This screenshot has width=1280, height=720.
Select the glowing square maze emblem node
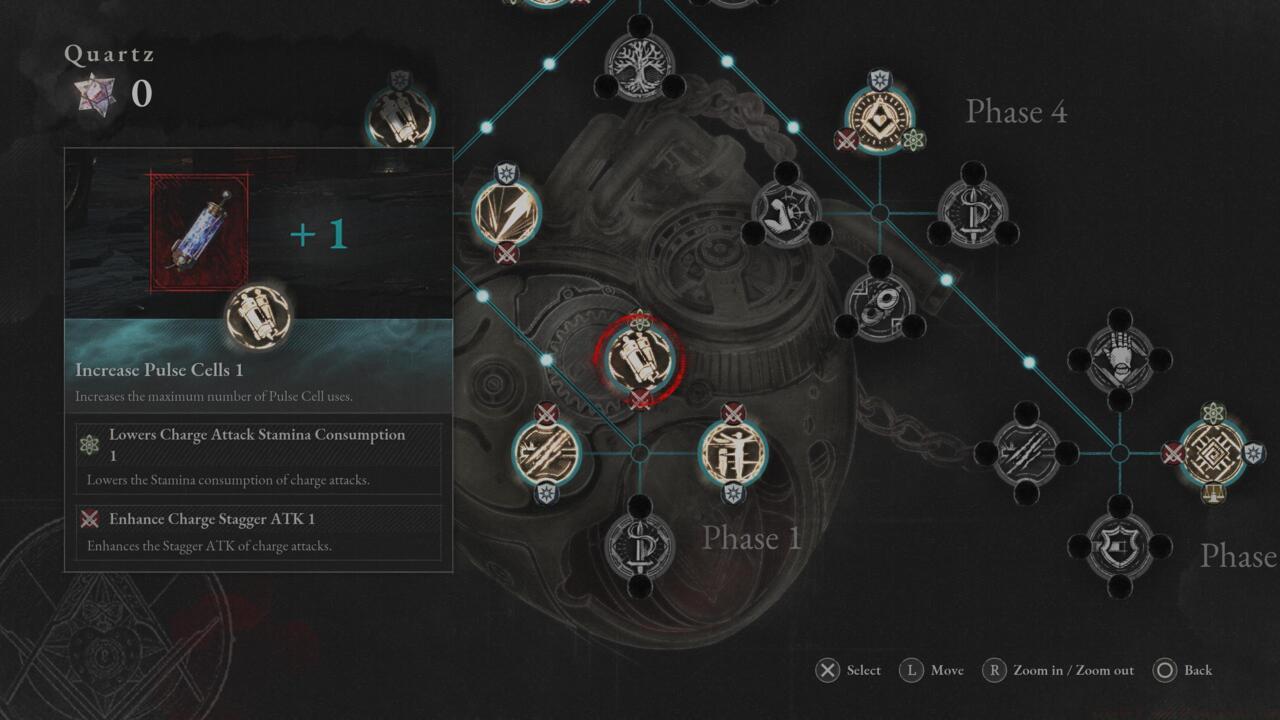[1213, 453]
